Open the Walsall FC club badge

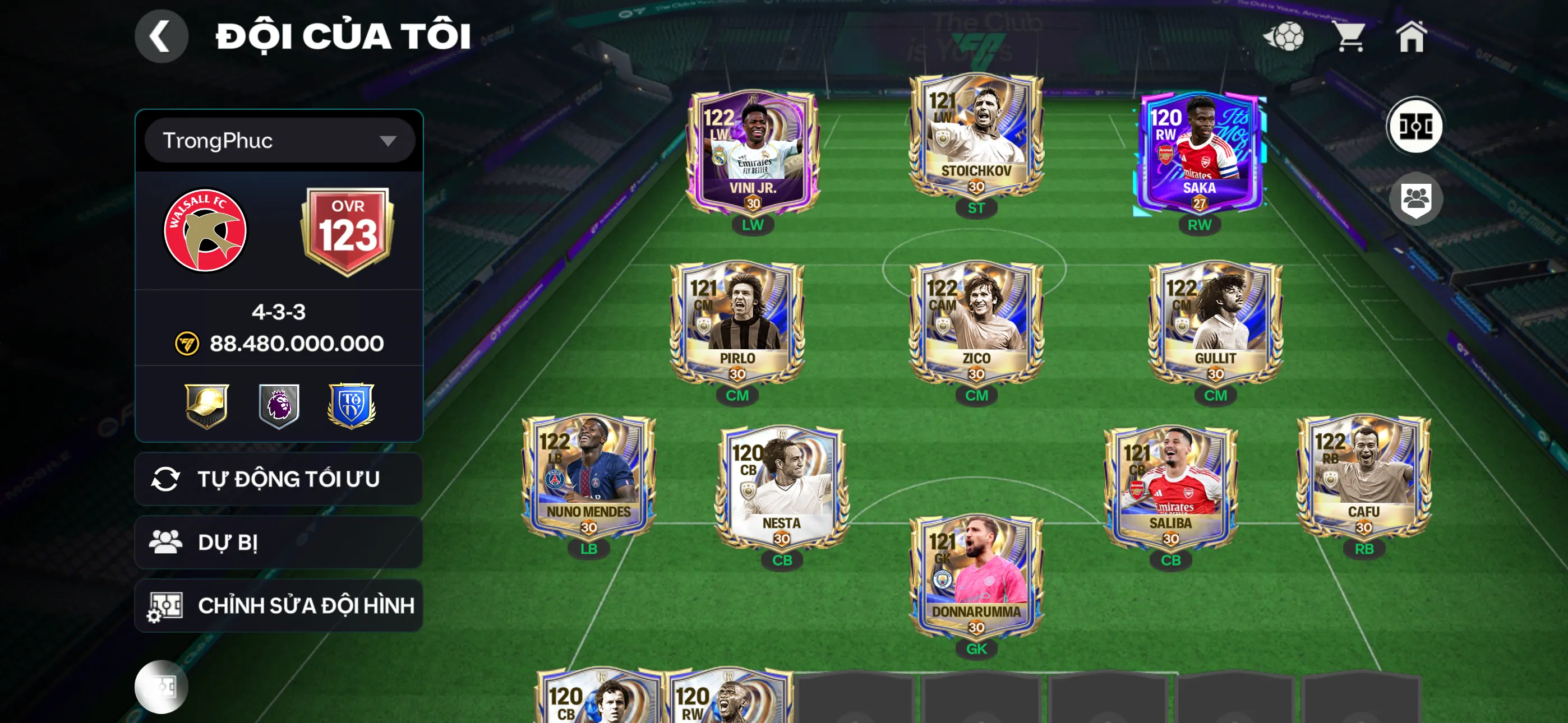tap(207, 231)
